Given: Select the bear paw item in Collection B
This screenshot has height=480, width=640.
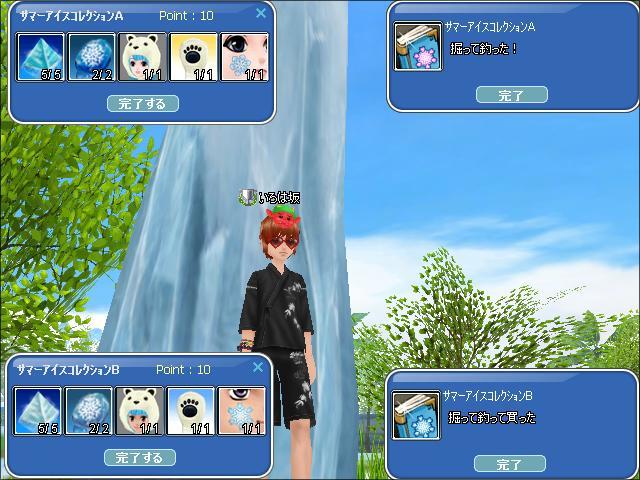Looking at the screenshot, I should tap(191, 412).
